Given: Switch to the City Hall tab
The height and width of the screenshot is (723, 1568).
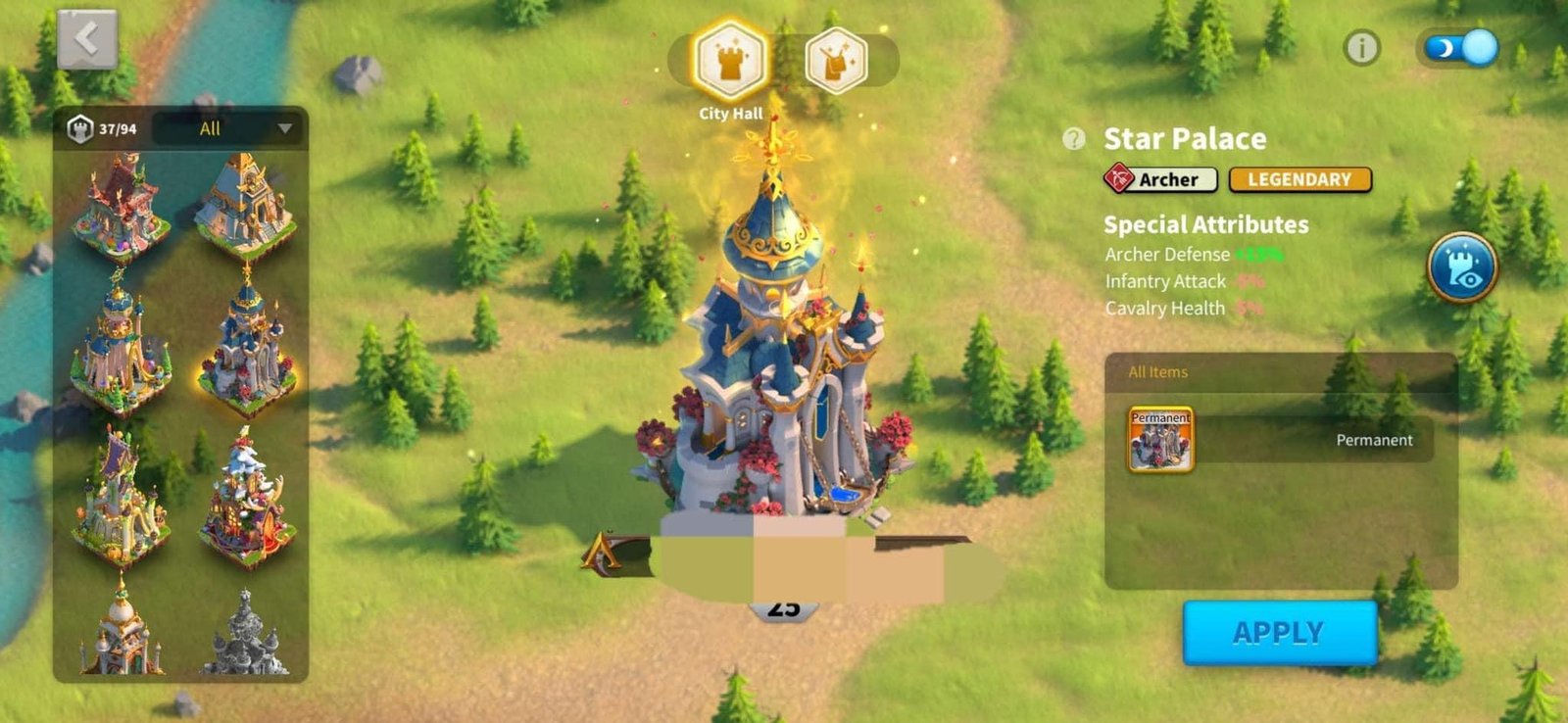Looking at the screenshot, I should tap(730, 62).
